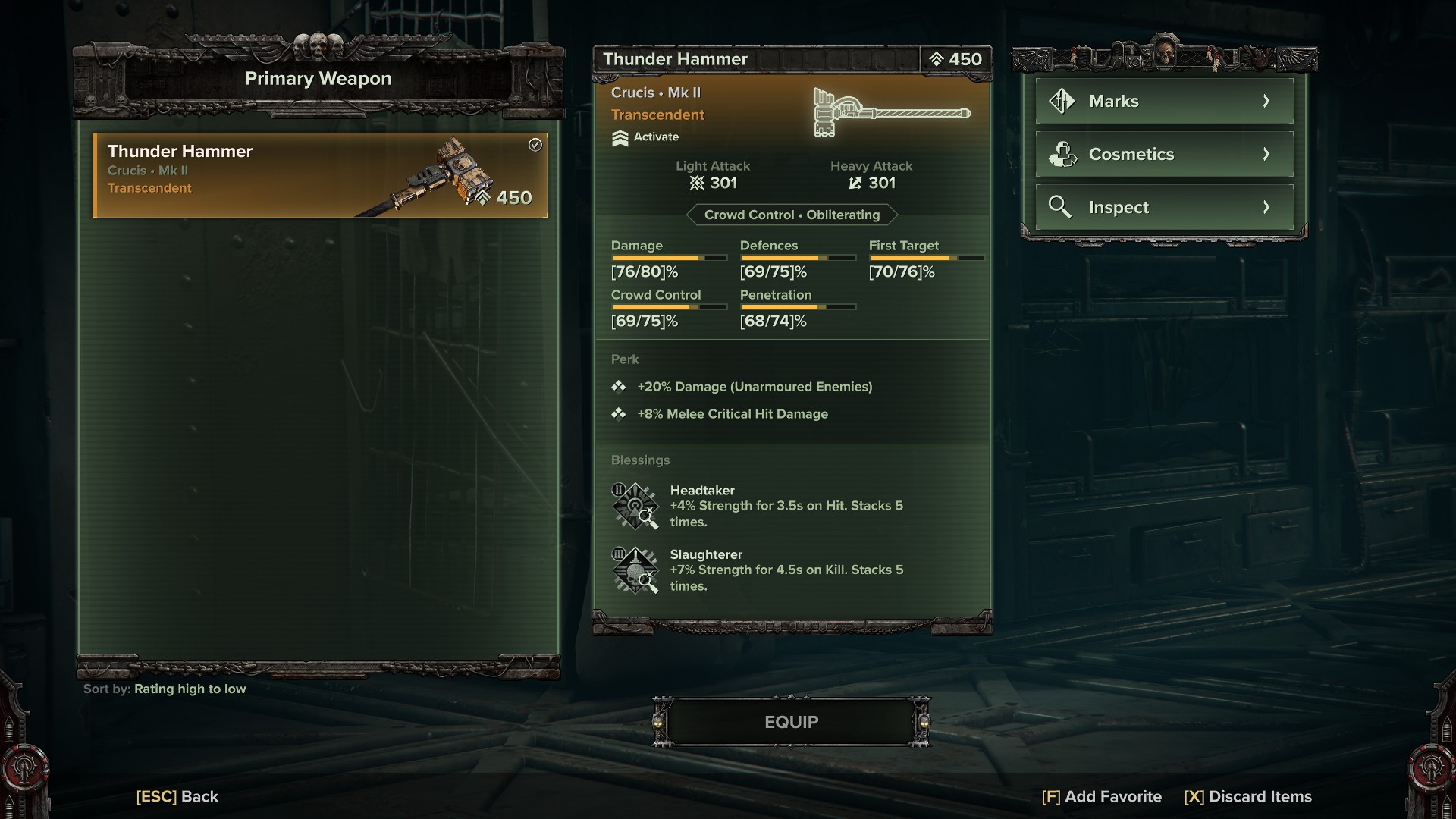Select the Slaughterer blessing icon
This screenshot has height=819, width=1456.
(635, 570)
